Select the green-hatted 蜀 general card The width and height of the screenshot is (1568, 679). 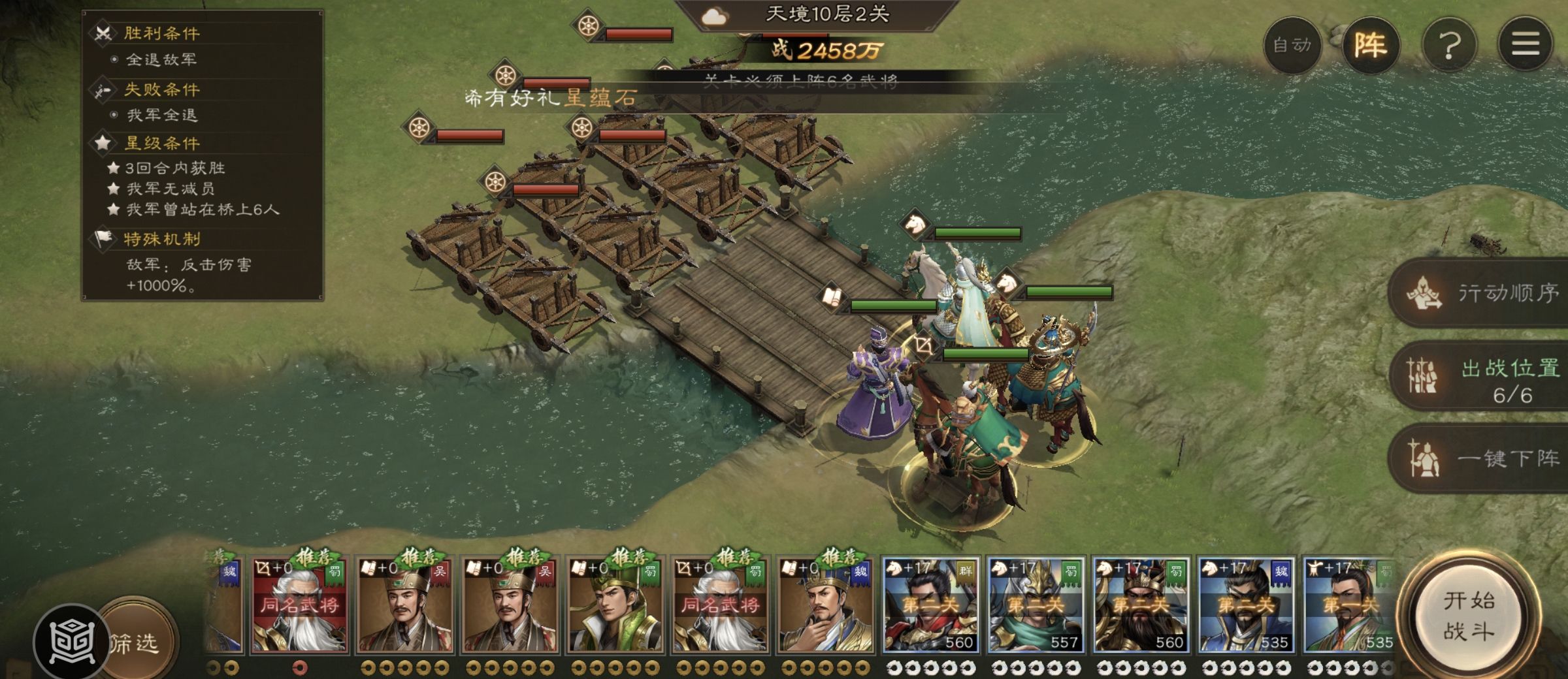click(x=614, y=605)
